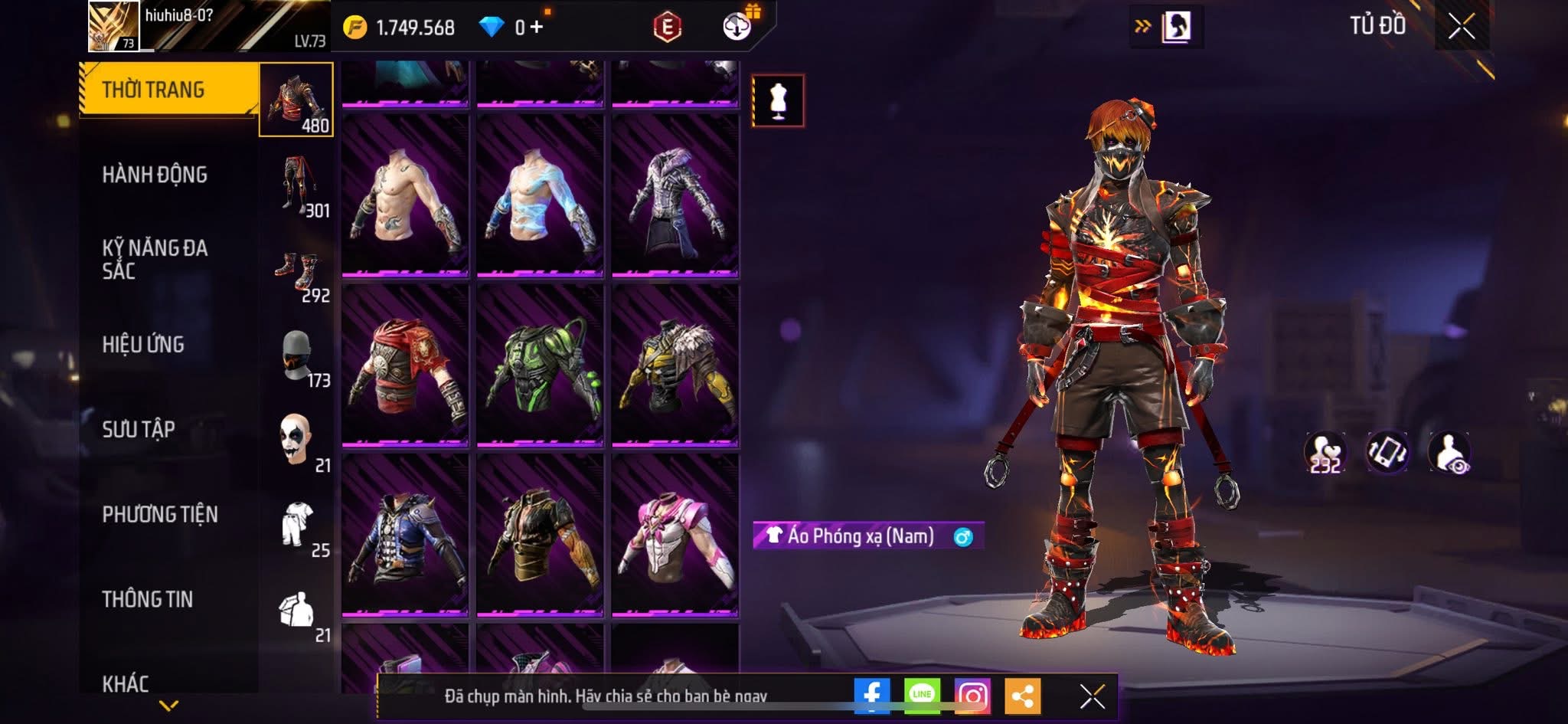This screenshot has height=724, width=1568.
Task: Share screenshot via Instagram
Action: (x=972, y=696)
